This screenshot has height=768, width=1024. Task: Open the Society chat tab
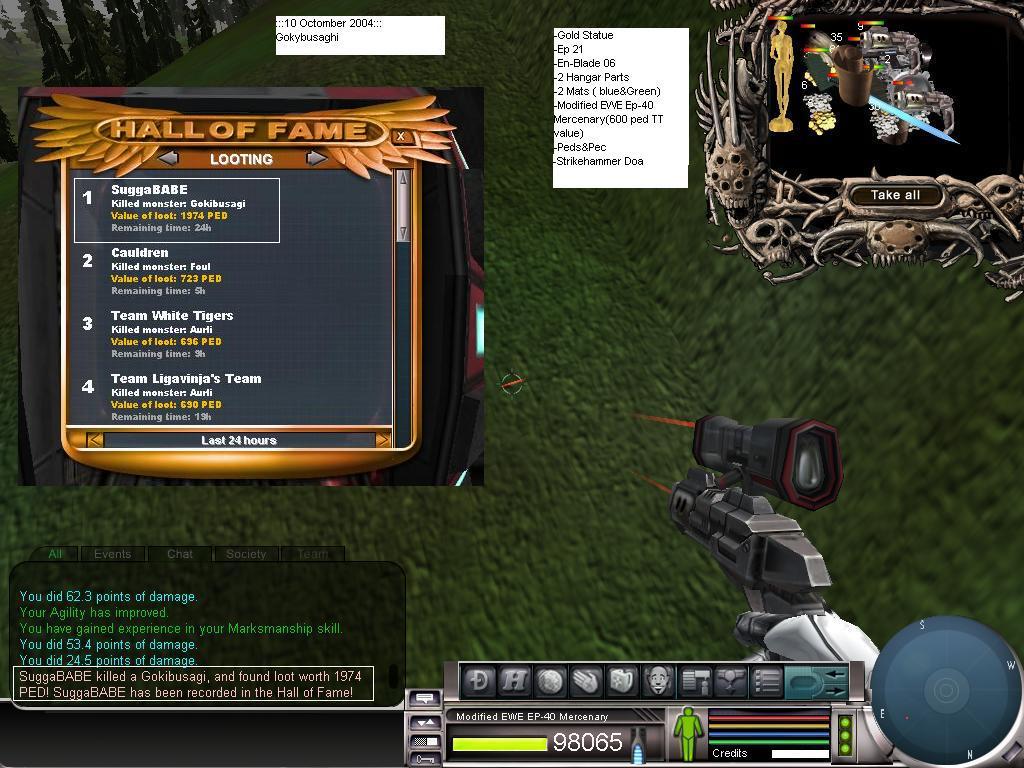tap(246, 553)
